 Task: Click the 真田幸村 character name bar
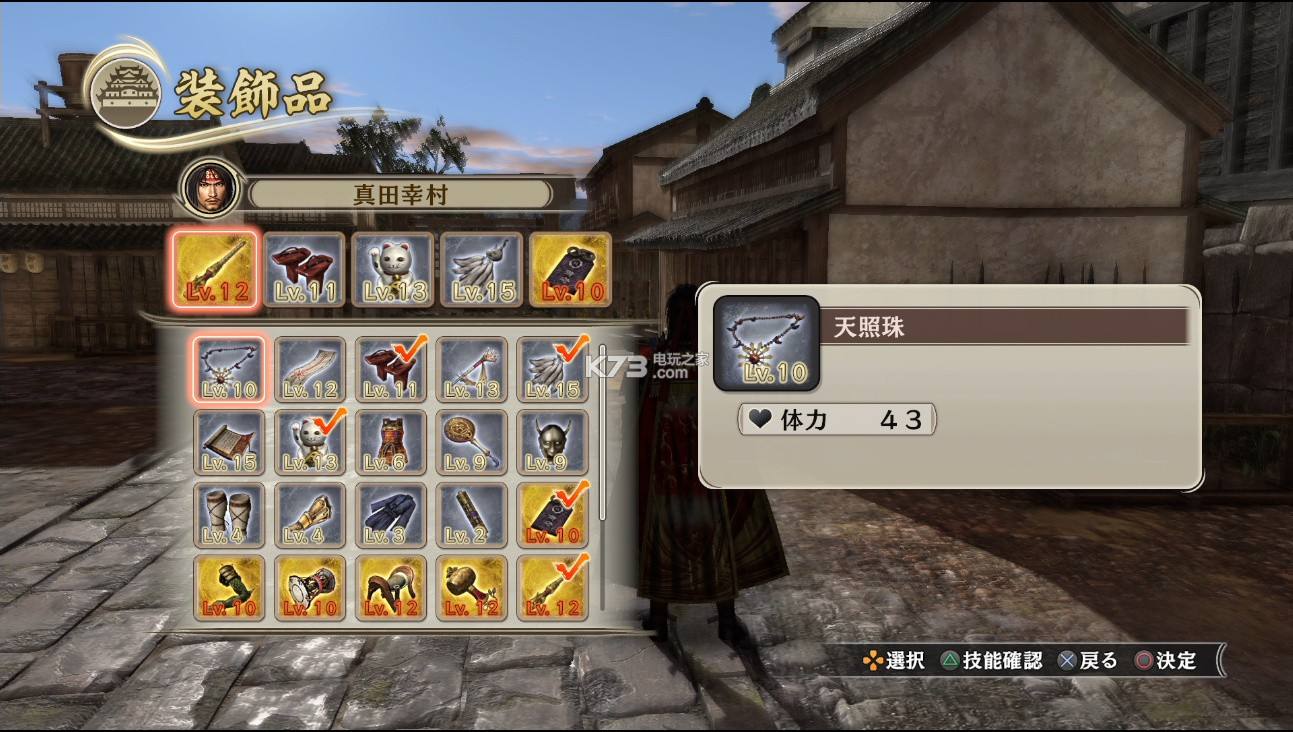[400, 194]
